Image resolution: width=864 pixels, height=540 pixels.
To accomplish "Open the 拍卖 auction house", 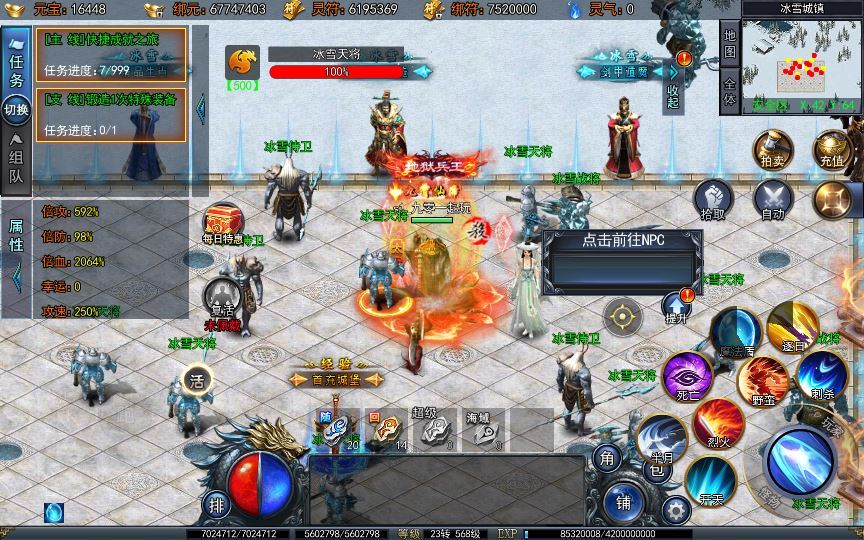I will (x=773, y=148).
